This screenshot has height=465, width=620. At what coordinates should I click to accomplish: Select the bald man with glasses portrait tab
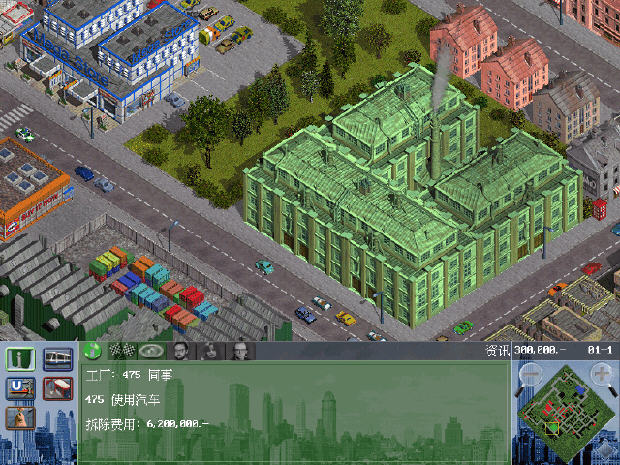(241, 351)
